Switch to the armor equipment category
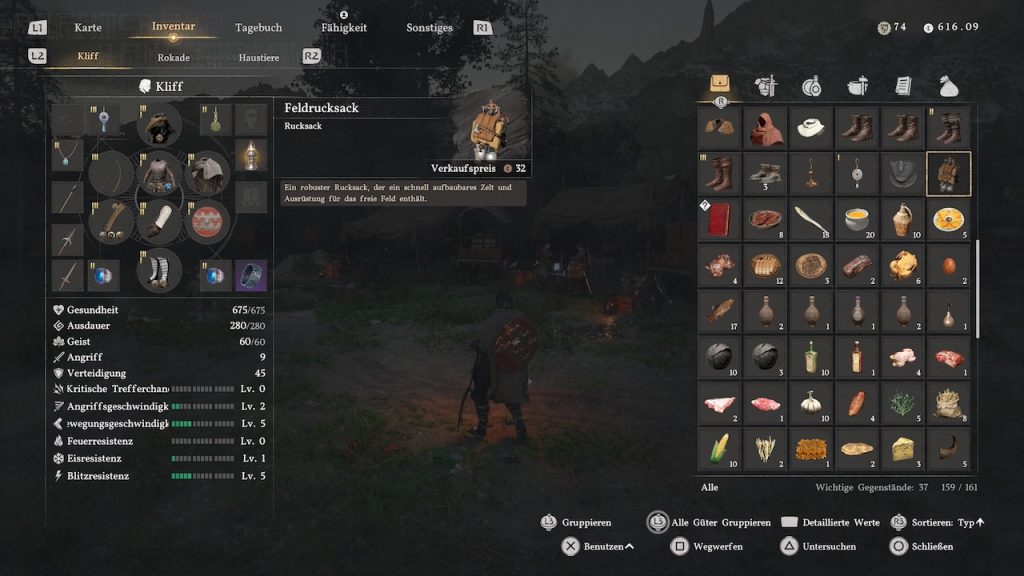 [x=765, y=86]
